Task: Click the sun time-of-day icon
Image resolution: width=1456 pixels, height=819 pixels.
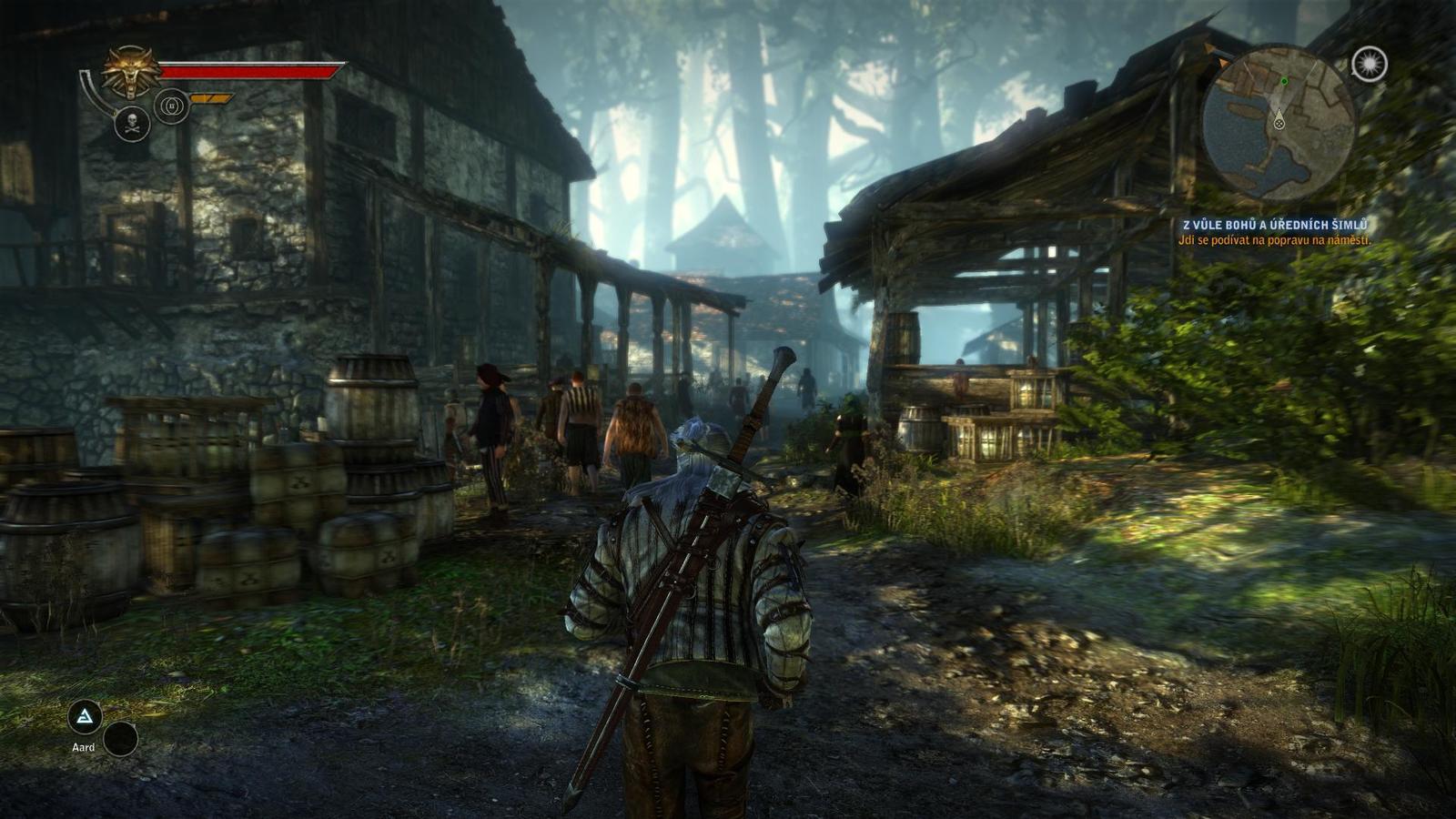Action: pyautogui.click(x=1369, y=64)
